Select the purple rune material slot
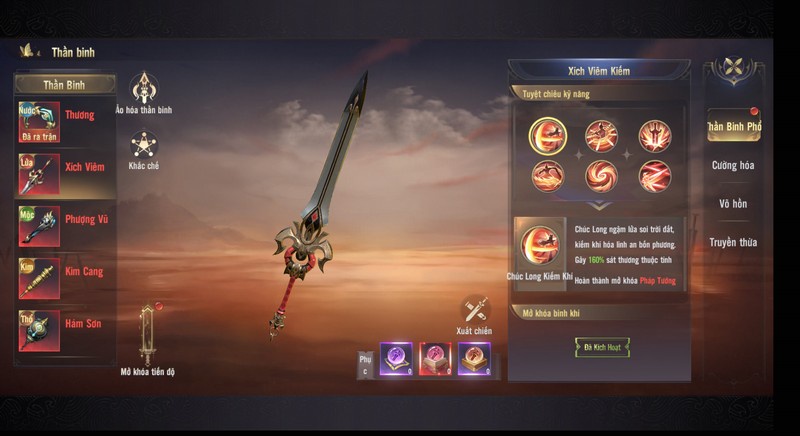The height and width of the screenshot is (436, 800). (395, 357)
